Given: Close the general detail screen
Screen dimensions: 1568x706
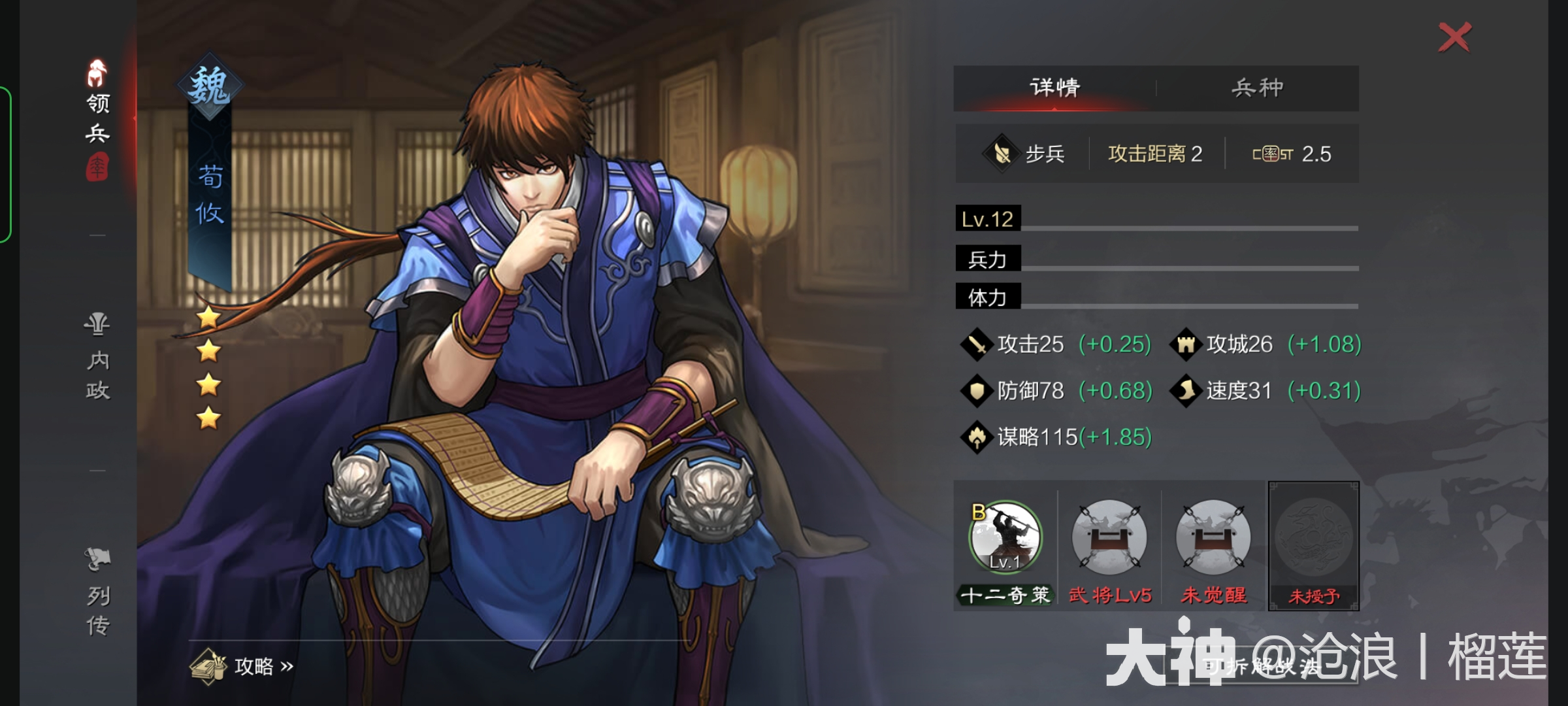Looking at the screenshot, I should 1454,37.
